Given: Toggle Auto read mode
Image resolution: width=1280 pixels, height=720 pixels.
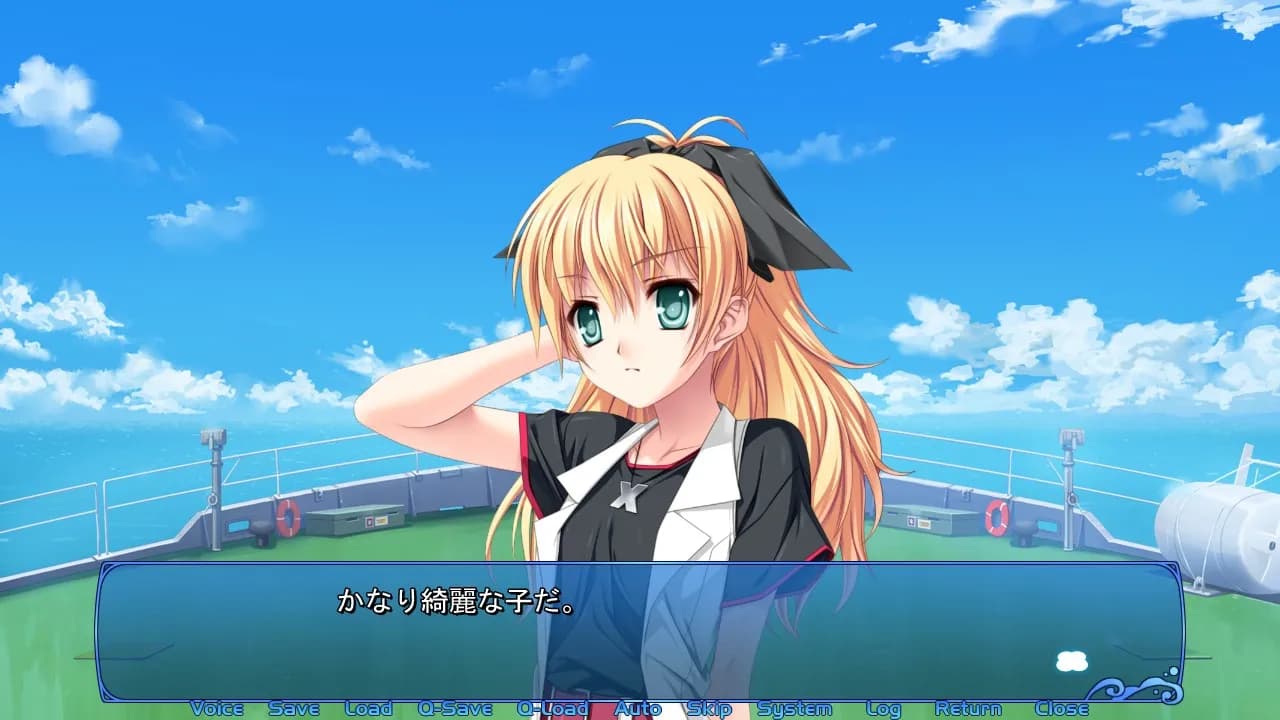Looking at the screenshot, I should pyautogui.click(x=639, y=707).
